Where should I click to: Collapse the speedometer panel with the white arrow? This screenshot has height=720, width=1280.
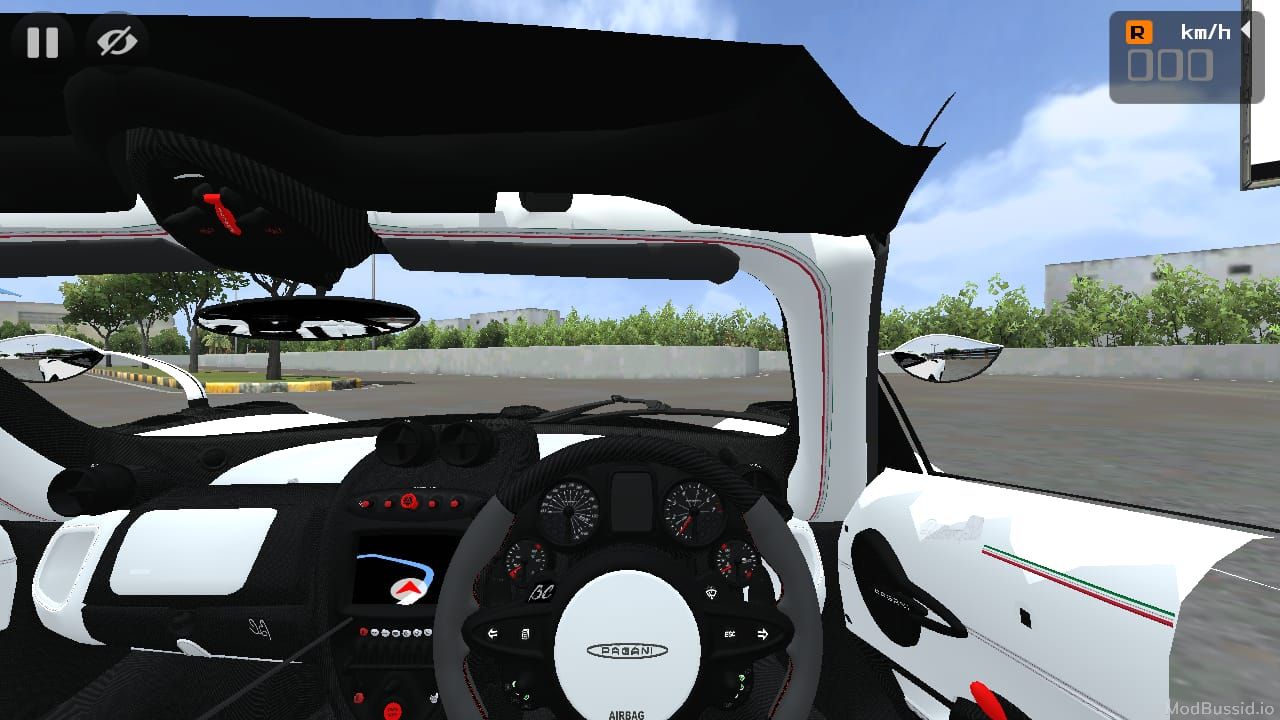[1246, 31]
